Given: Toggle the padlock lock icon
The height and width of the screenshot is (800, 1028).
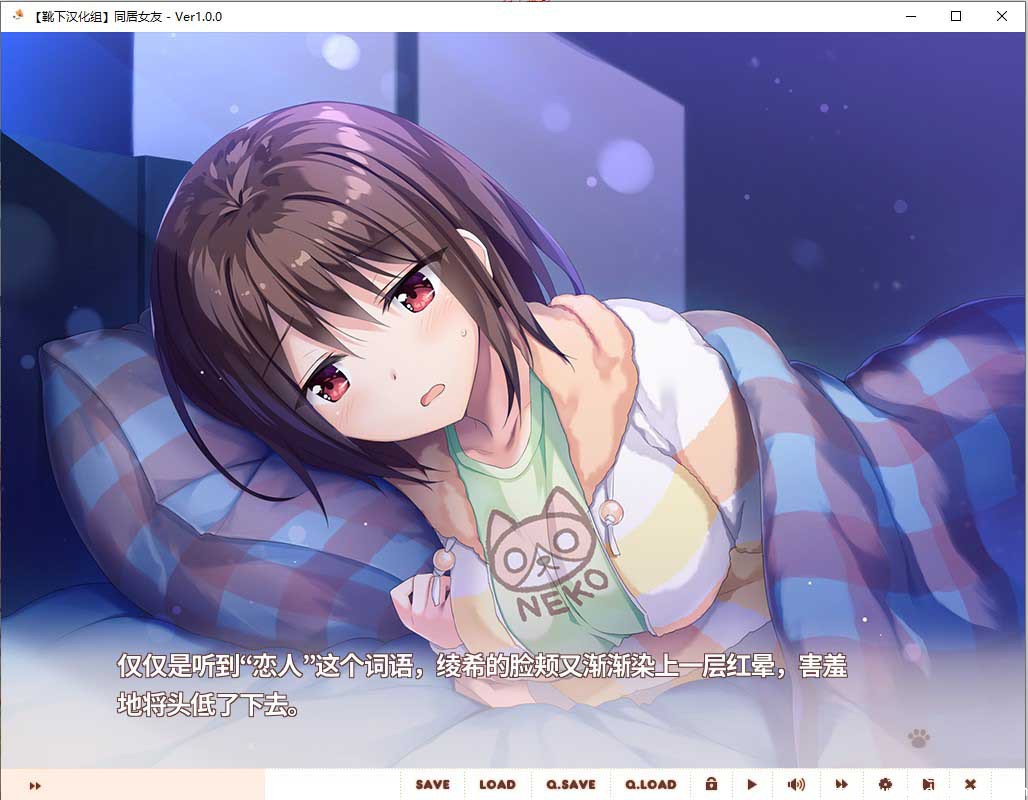Looking at the screenshot, I should point(711,785).
